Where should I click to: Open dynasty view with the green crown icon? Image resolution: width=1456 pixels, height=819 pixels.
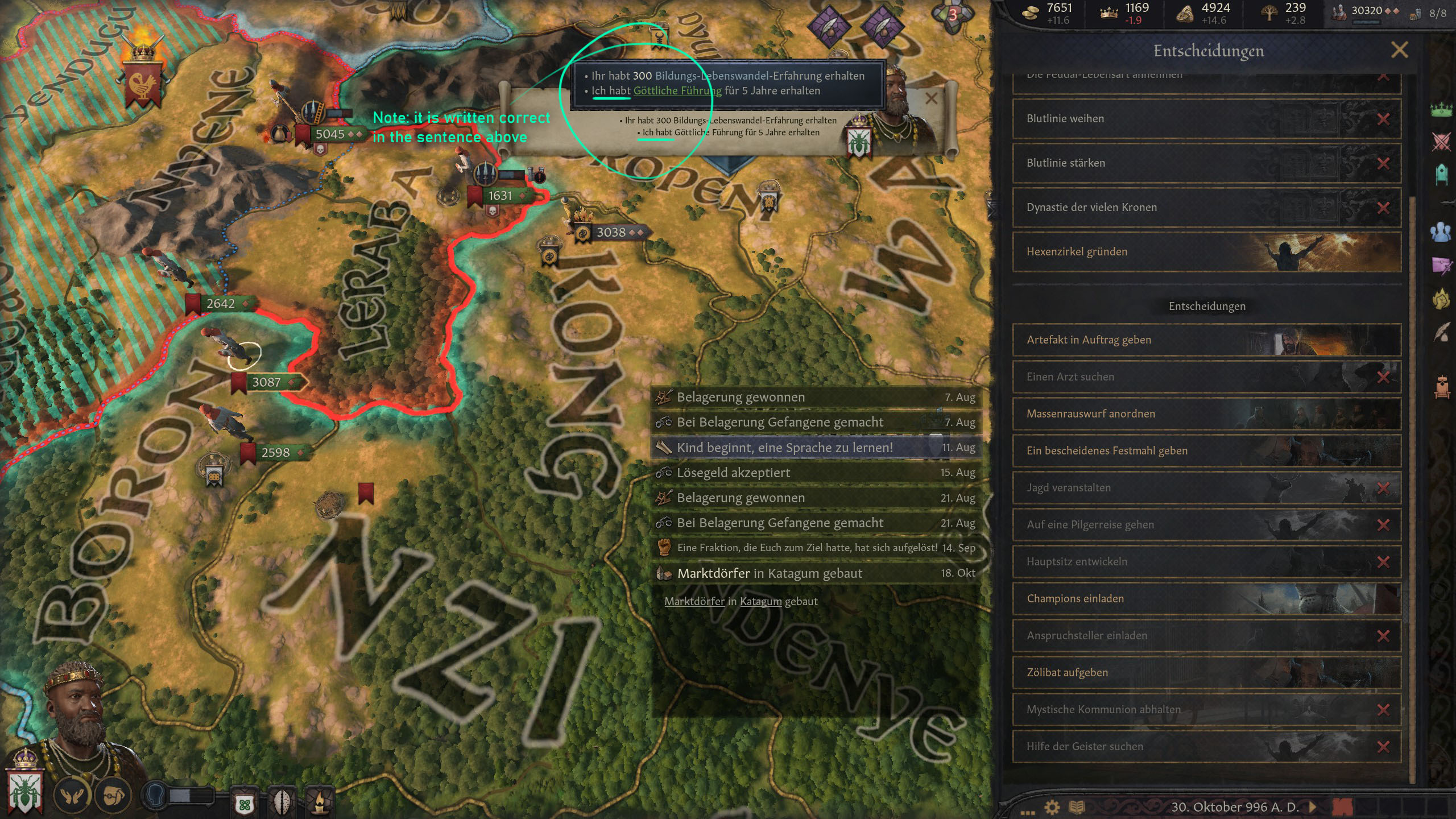point(1442,110)
